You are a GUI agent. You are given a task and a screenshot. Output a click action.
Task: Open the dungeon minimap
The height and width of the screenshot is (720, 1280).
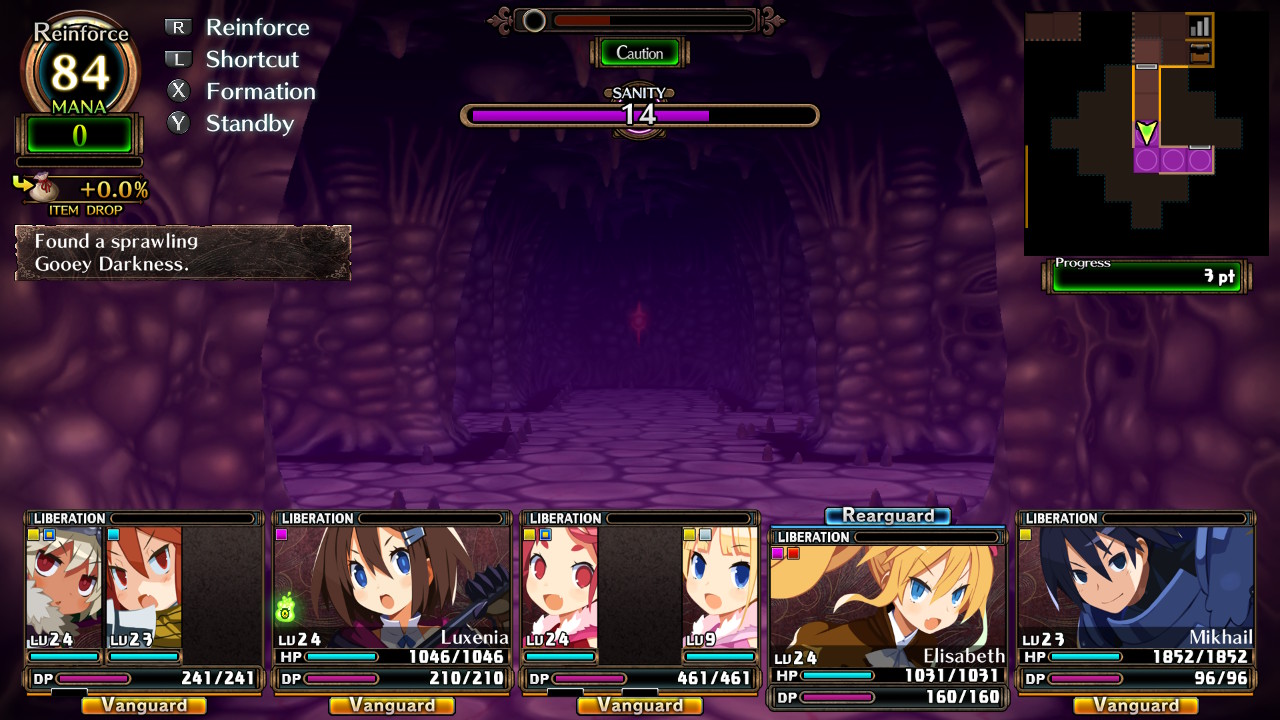click(x=1146, y=133)
